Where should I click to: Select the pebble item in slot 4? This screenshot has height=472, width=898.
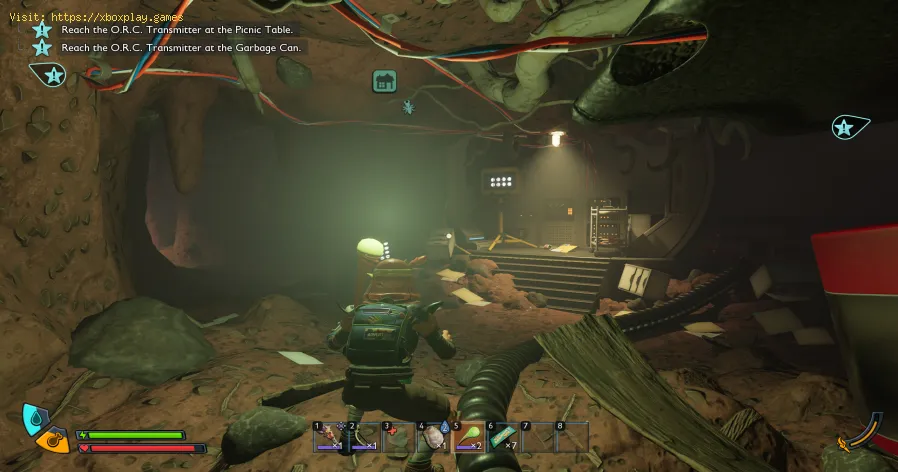click(x=433, y=436)
